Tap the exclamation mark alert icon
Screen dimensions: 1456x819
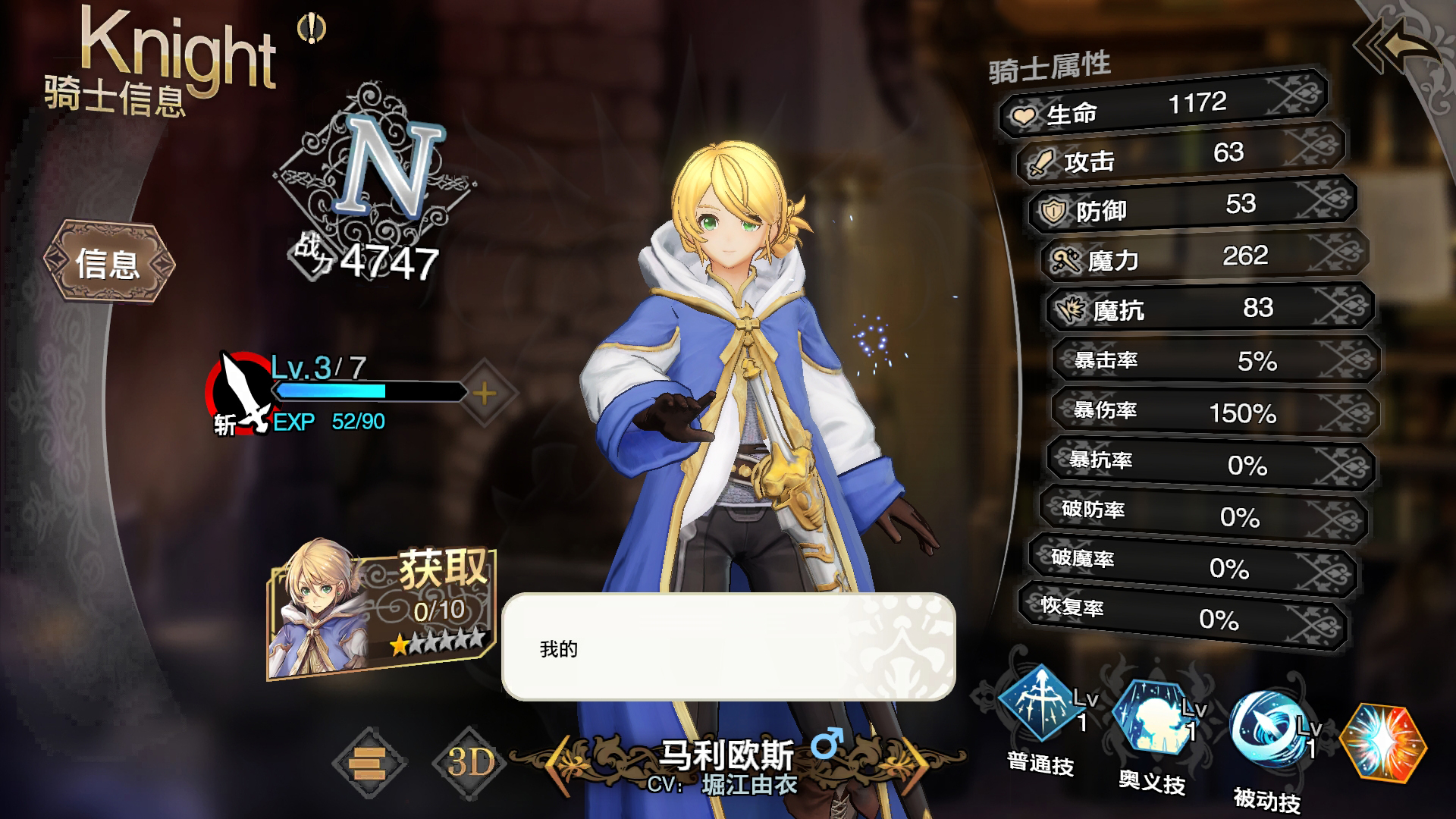[311, 30]
